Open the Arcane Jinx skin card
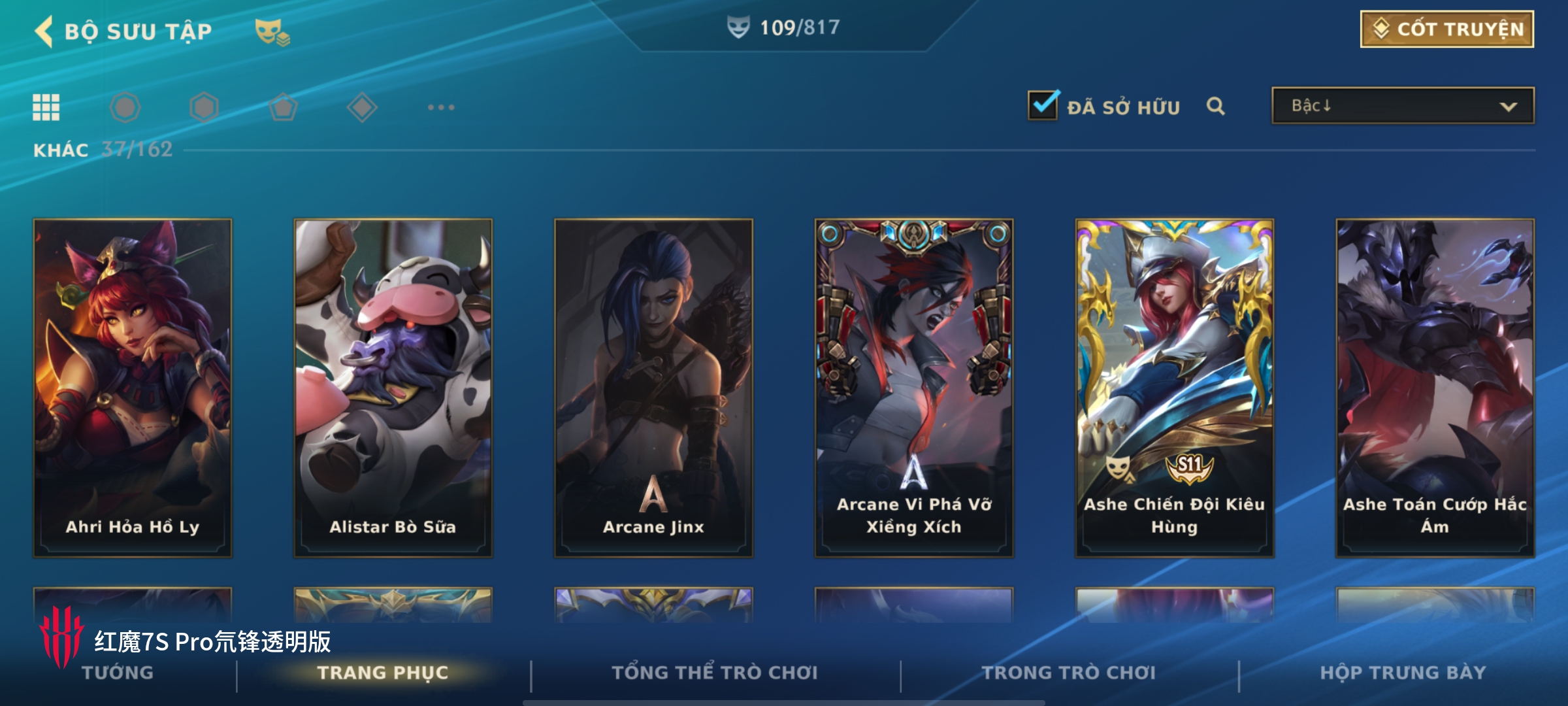 click(653, 387)
